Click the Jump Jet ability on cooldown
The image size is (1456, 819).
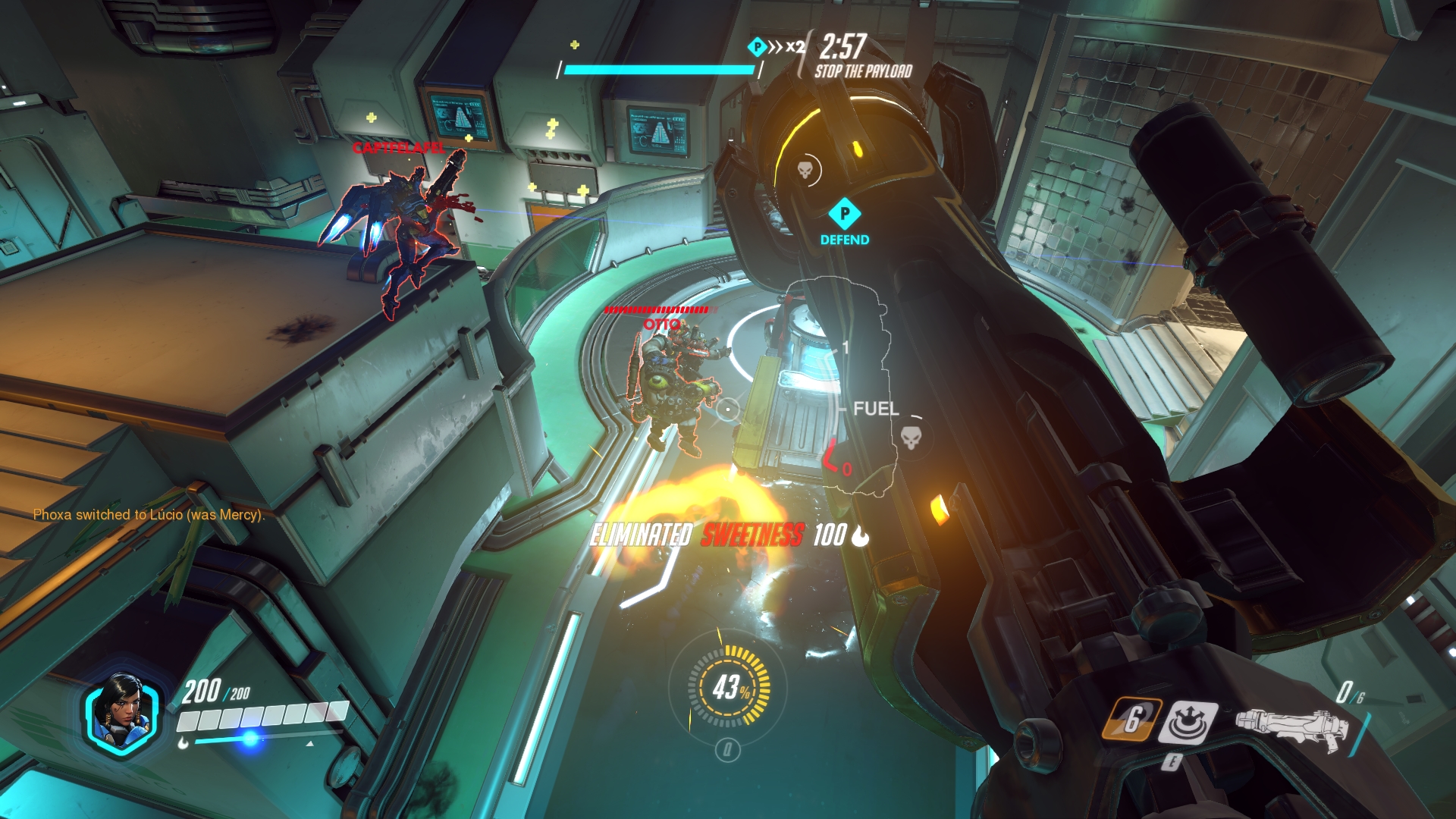pyautogui.click(x=1131, y=719)
